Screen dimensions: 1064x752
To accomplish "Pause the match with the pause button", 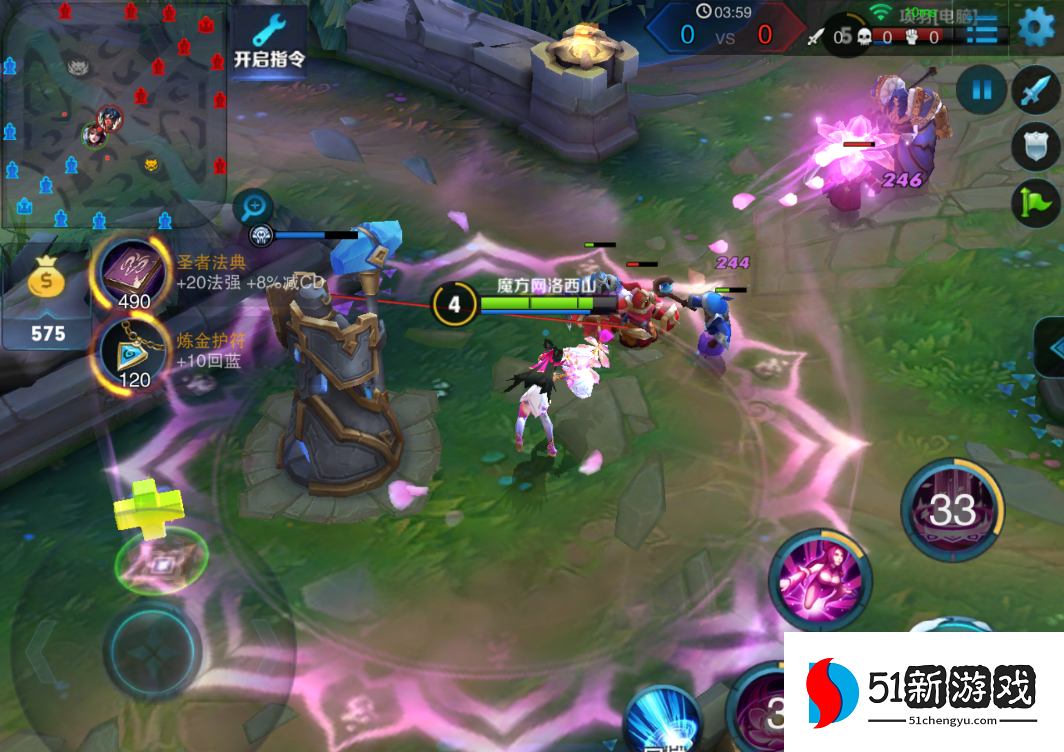I will tap(981, 91).
